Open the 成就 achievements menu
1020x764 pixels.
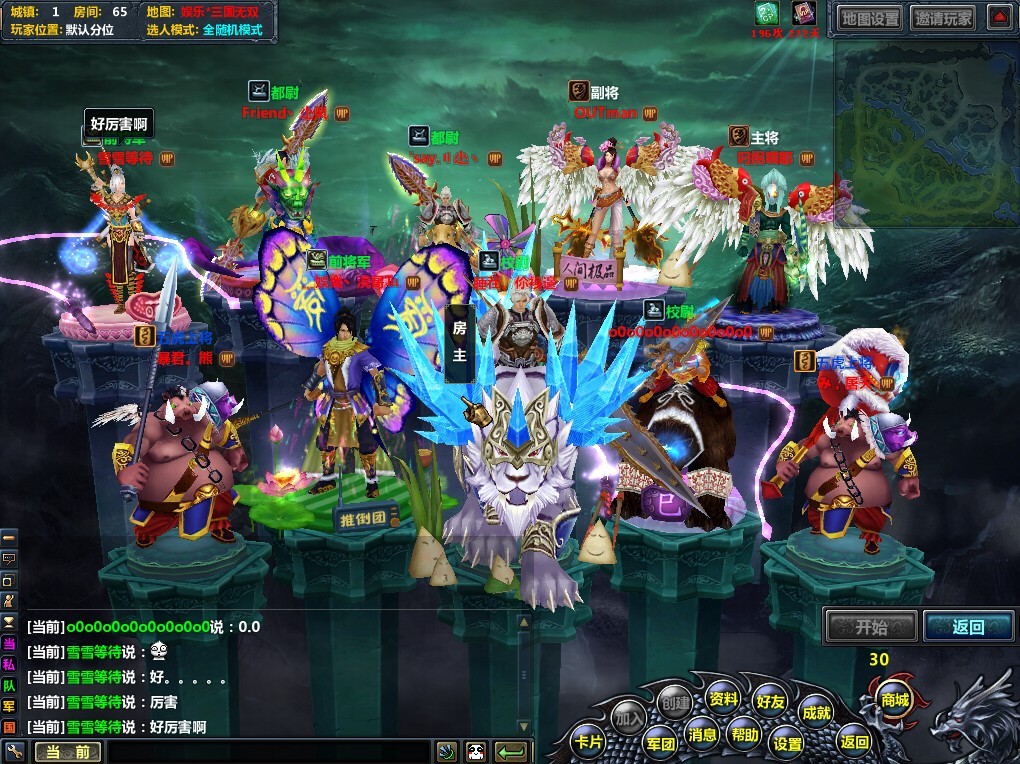pos(816,712)
